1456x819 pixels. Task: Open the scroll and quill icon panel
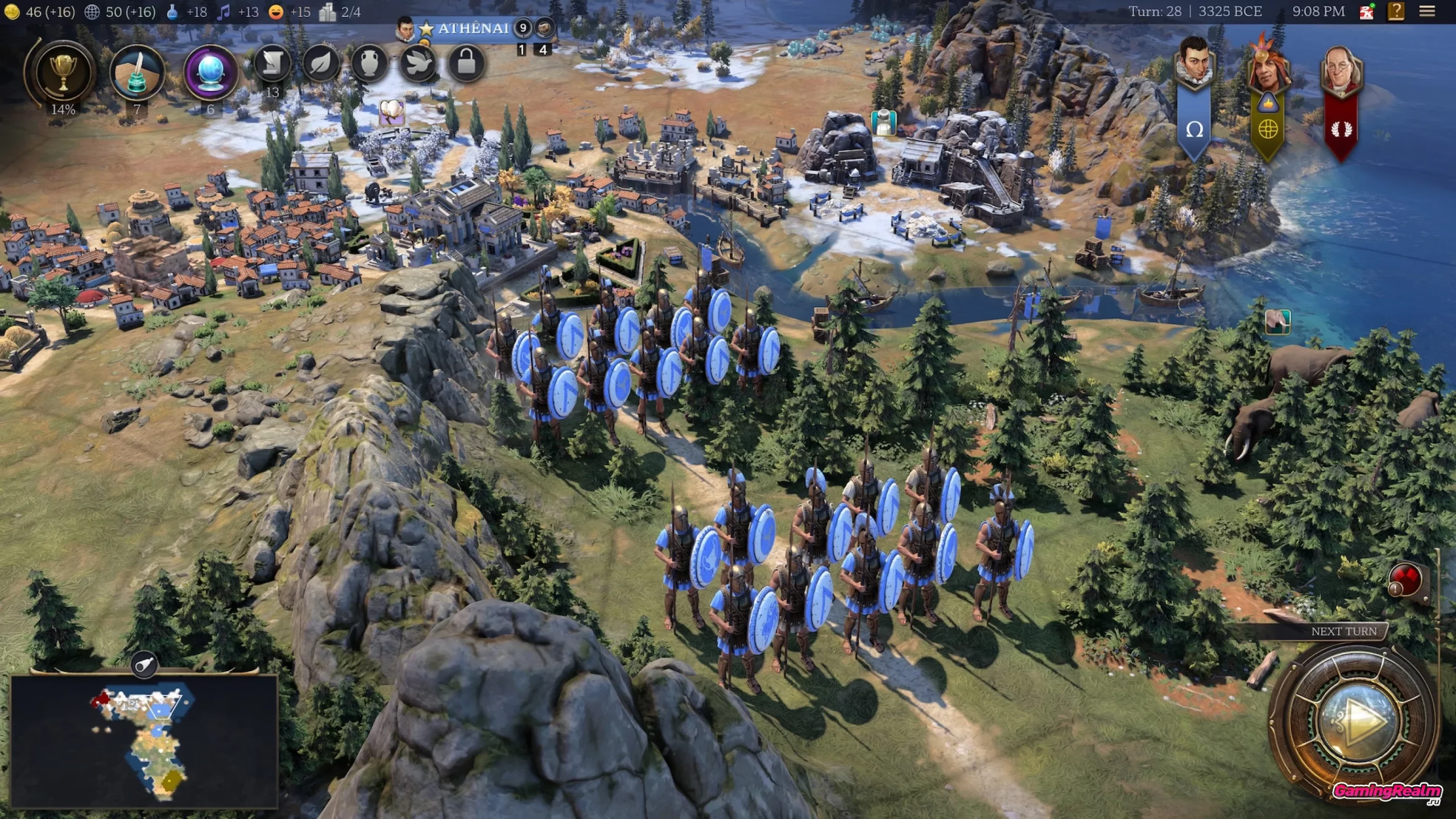(x=272, y=64)
